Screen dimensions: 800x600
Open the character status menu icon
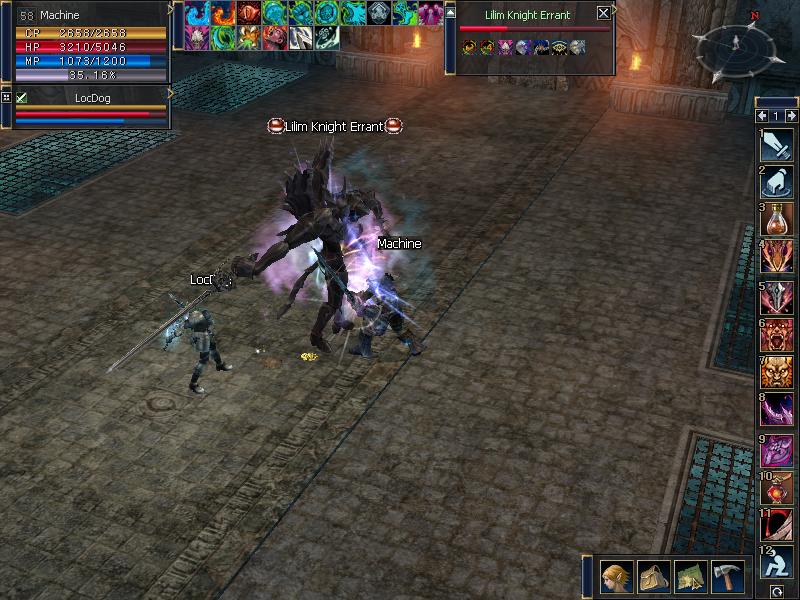(x=615, y=577)
